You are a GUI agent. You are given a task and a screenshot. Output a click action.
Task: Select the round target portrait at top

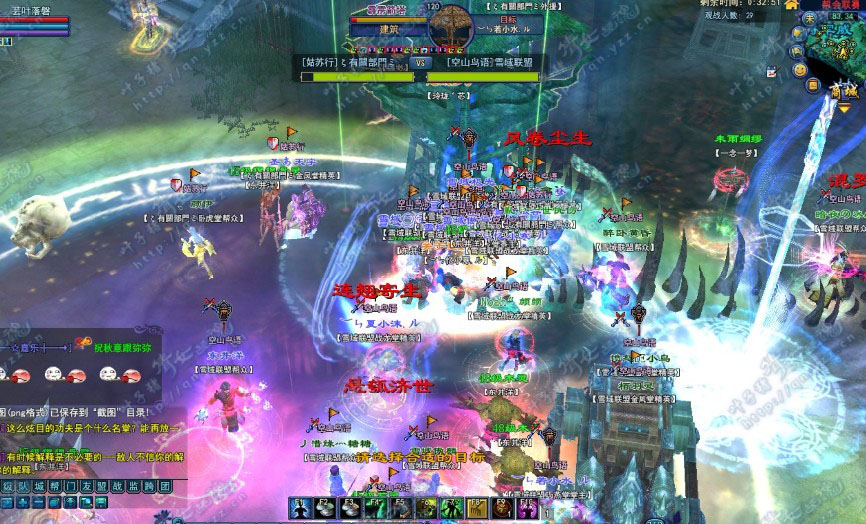(x=449, y=24)
